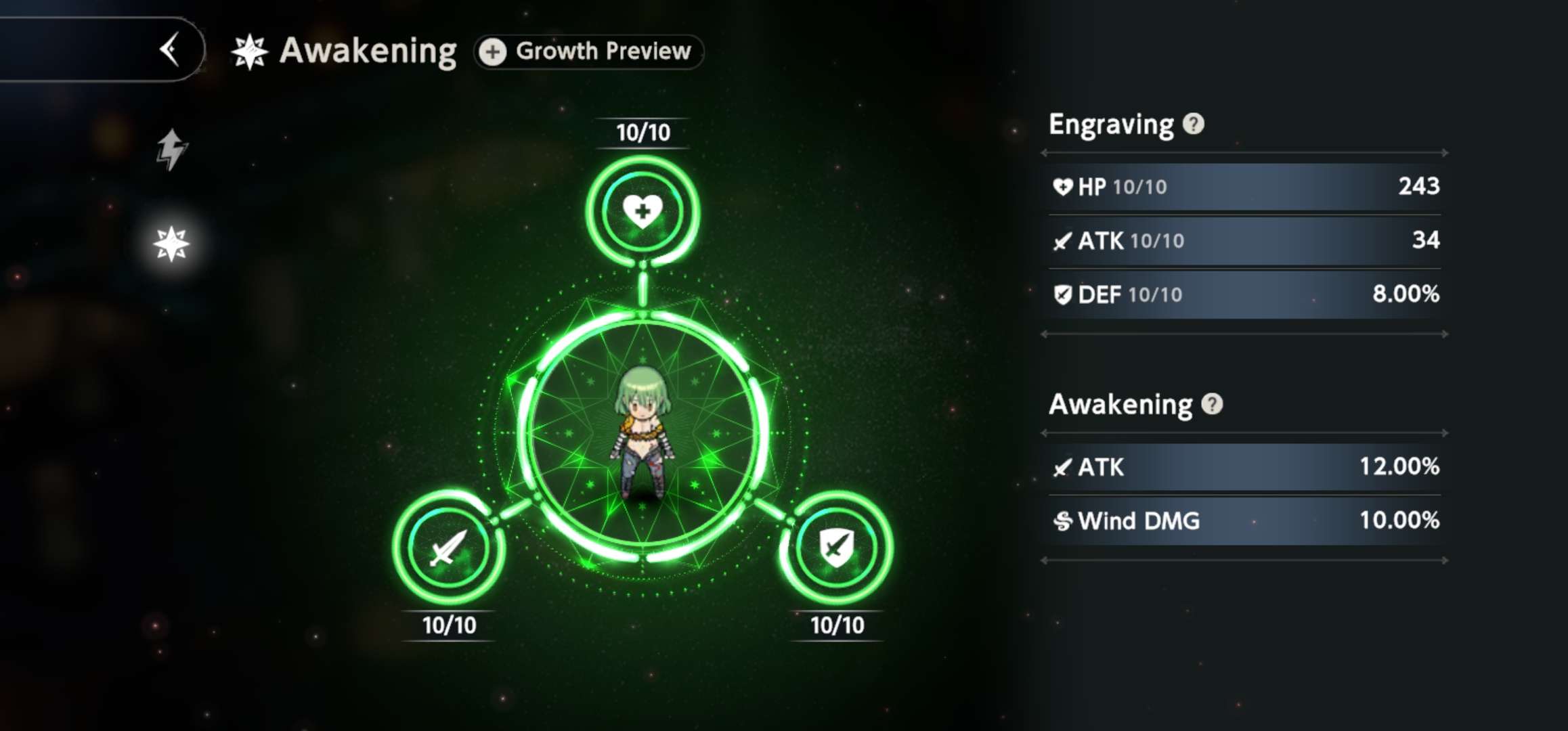Viewport: 1568px width, 731px height.
Task: Show the Engraving help tooltip
Action: pos(1194,124)
